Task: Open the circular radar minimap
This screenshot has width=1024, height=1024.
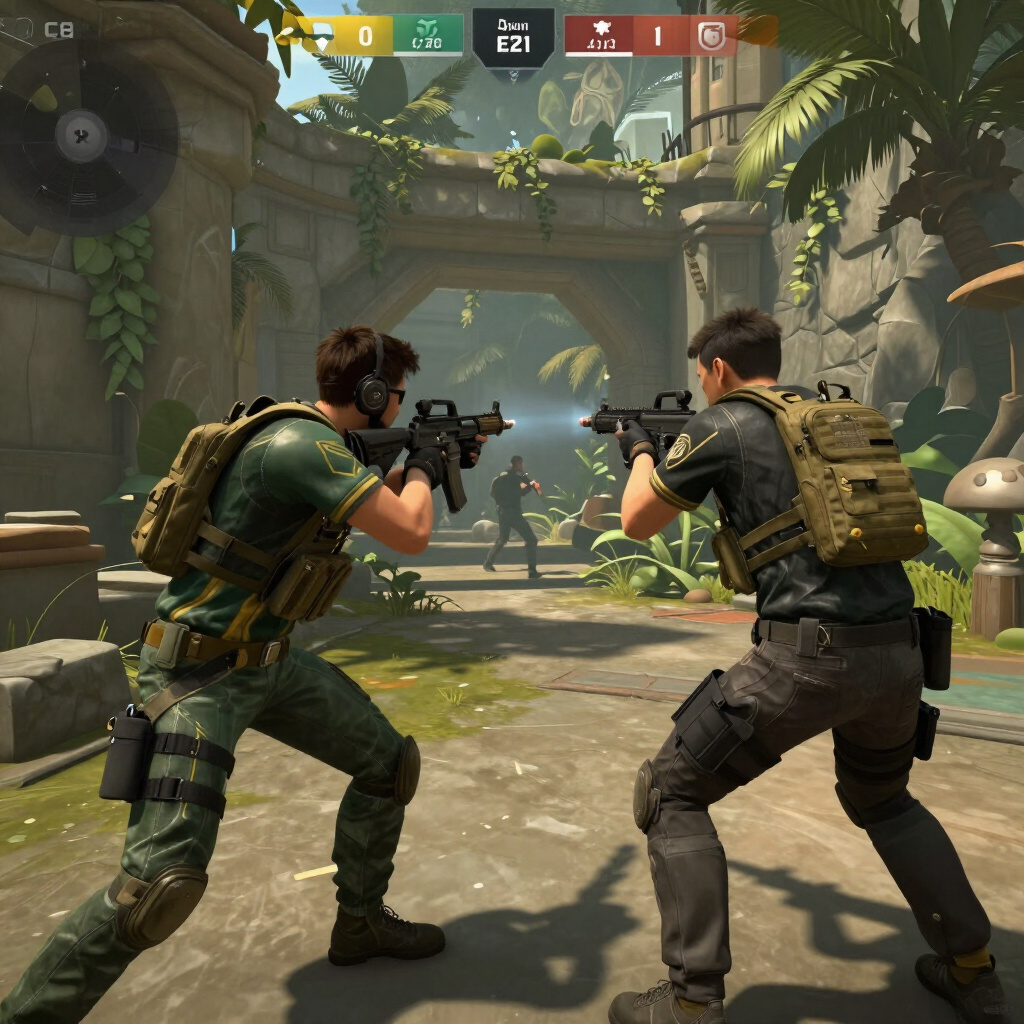Action: (84, 135)
